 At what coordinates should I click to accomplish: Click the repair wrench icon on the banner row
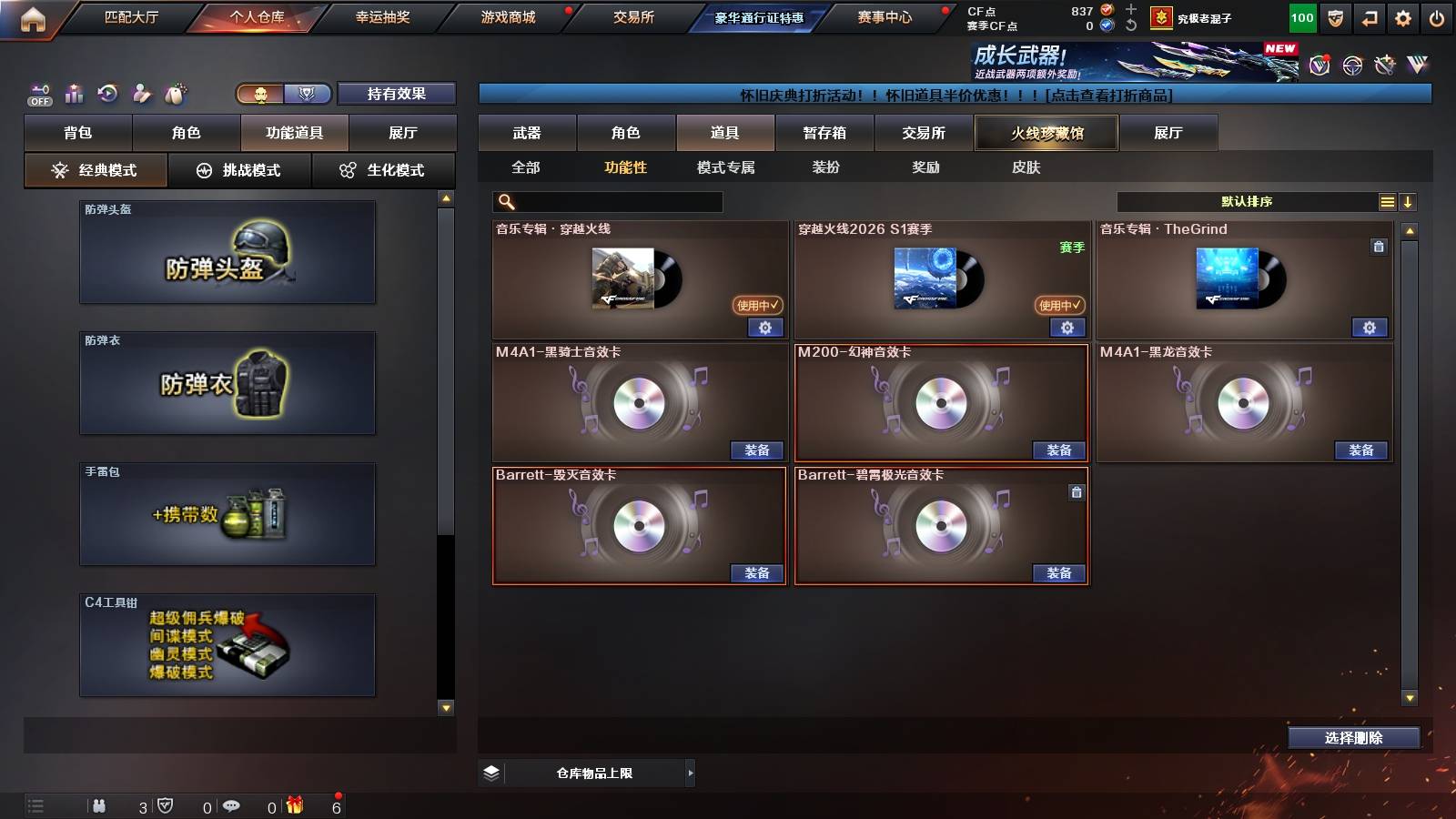pos(1385,66)
